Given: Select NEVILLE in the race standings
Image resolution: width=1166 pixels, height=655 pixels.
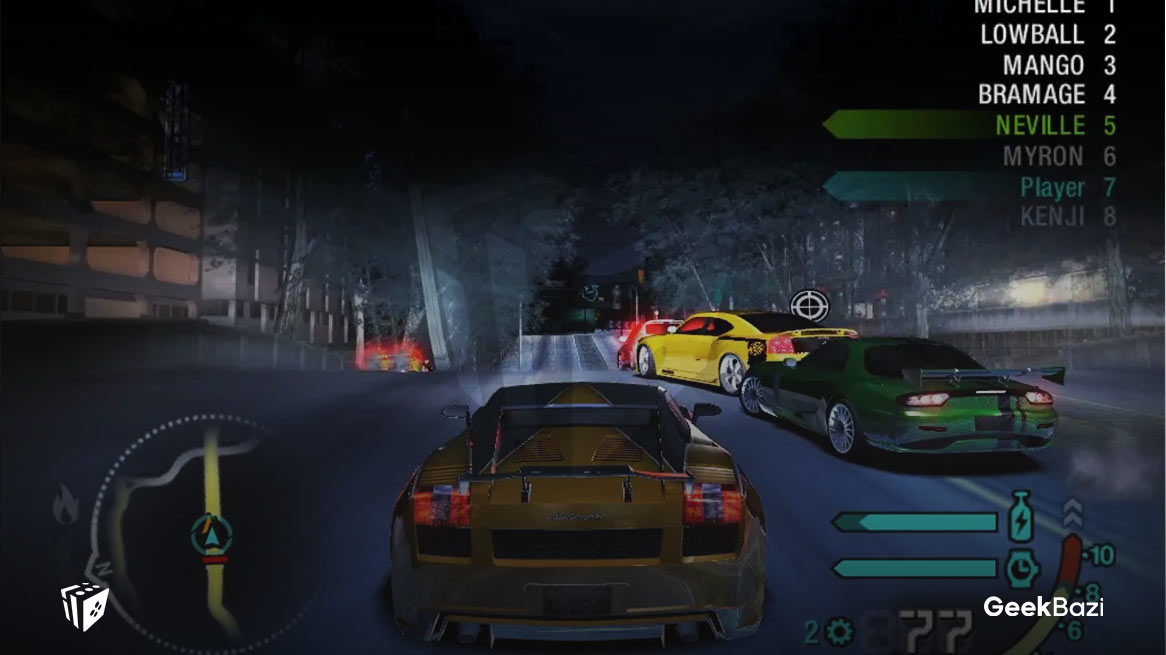Looking at the screenshot, I should click(x=1040, y=126).
